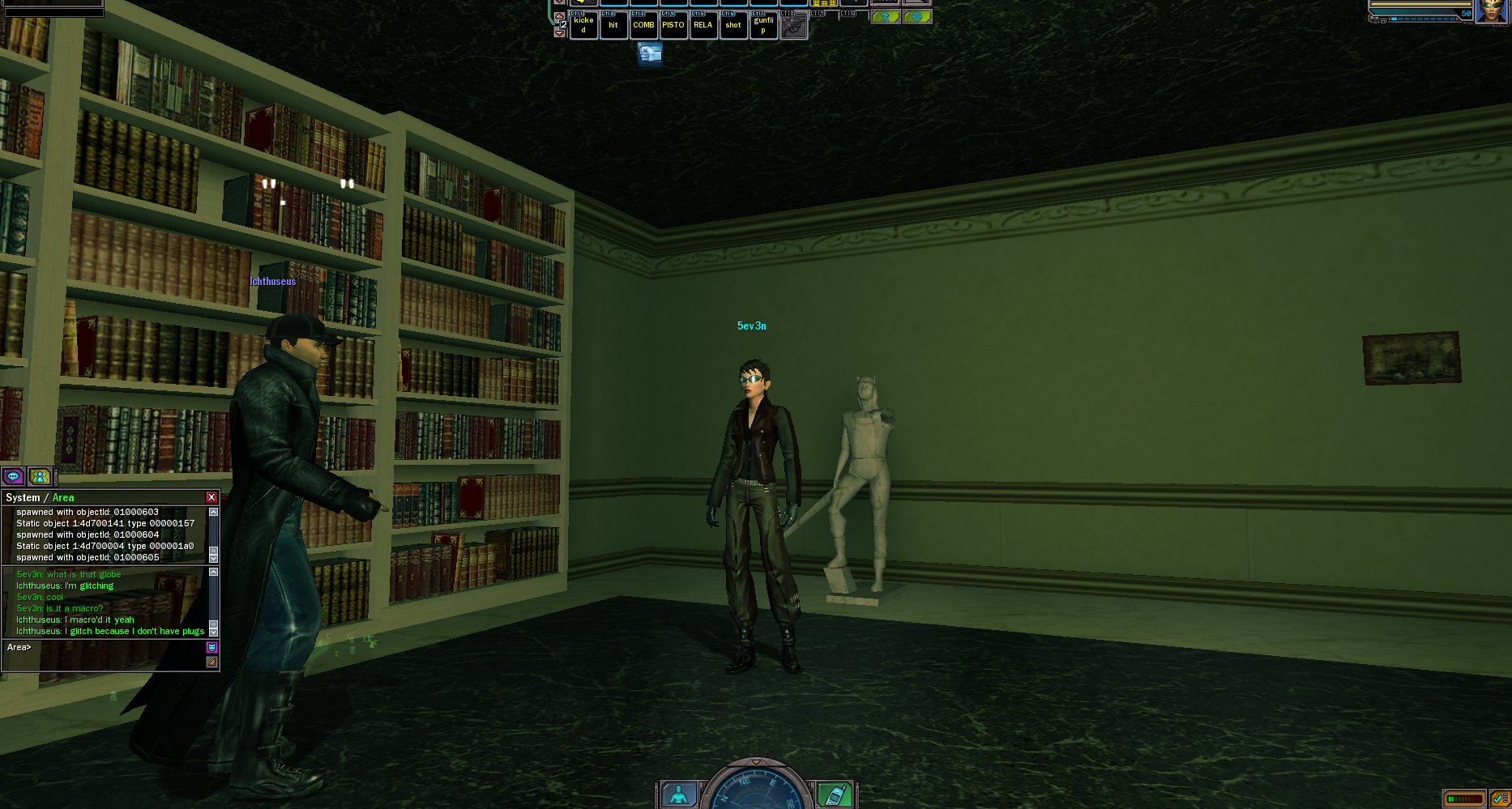Switch hotbar page down with red arrow
This screenshot has width=1512, height=809.
559,33
